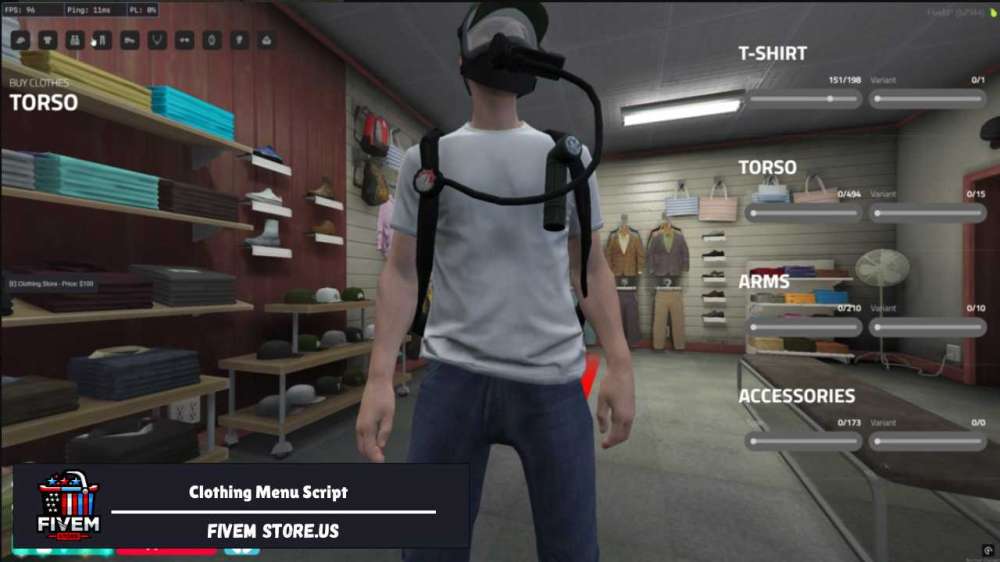
Task: Open the necklace category icon
Action: click(x=156, y=41)
